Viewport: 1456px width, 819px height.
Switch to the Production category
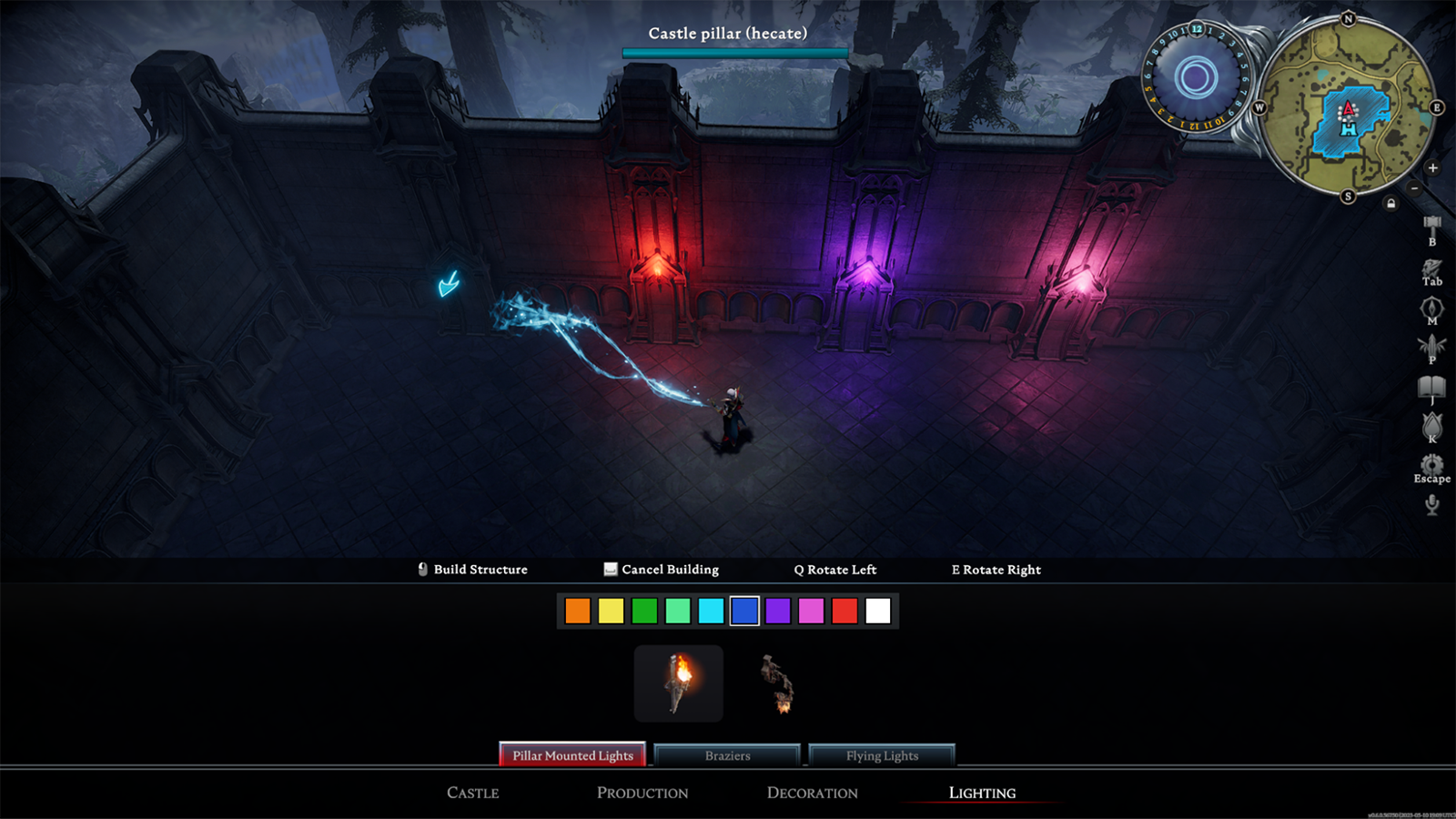(x=642, y=793)
